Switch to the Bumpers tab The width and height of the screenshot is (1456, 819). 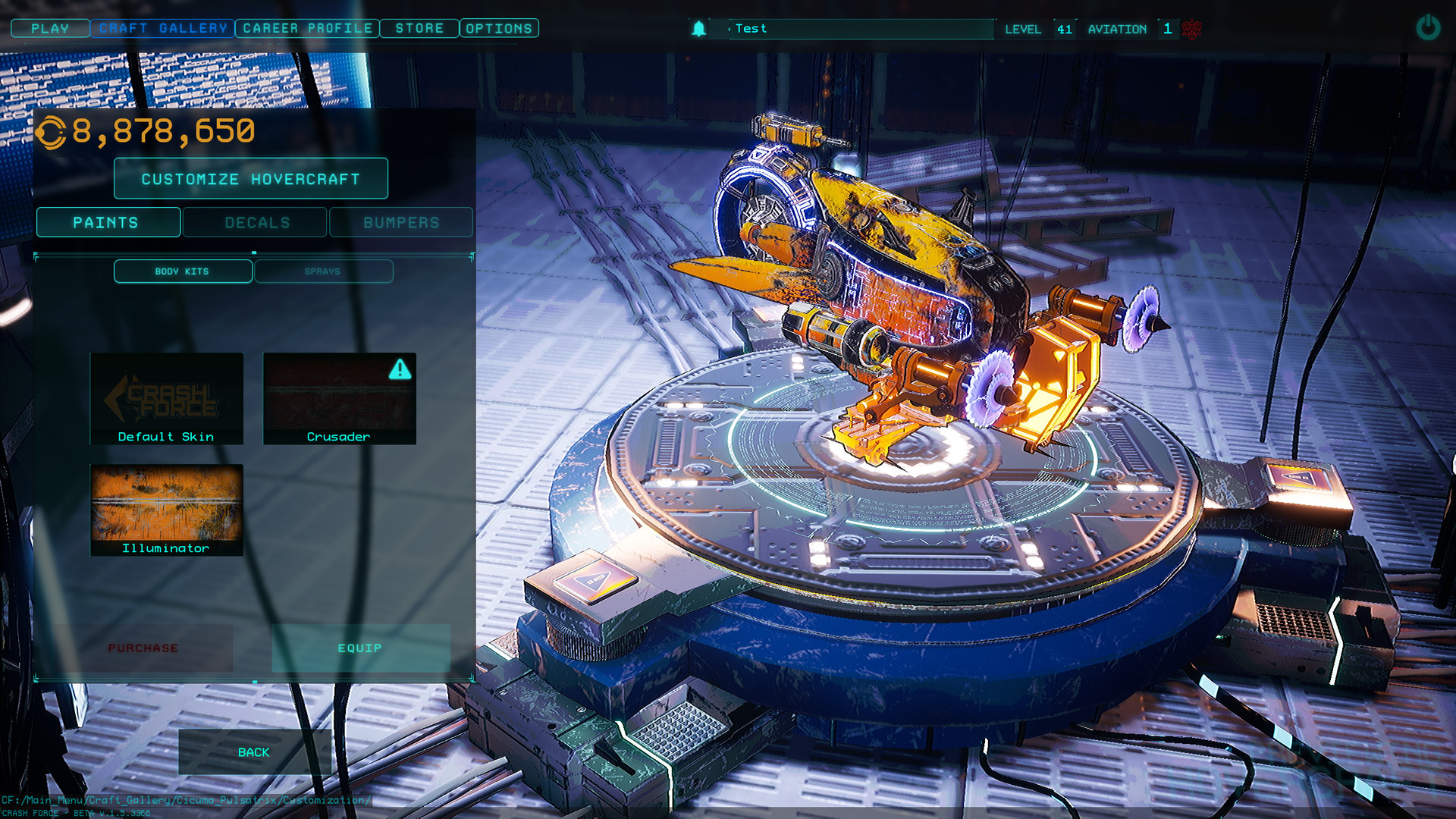pyautogui.click(x=401, y=222)
